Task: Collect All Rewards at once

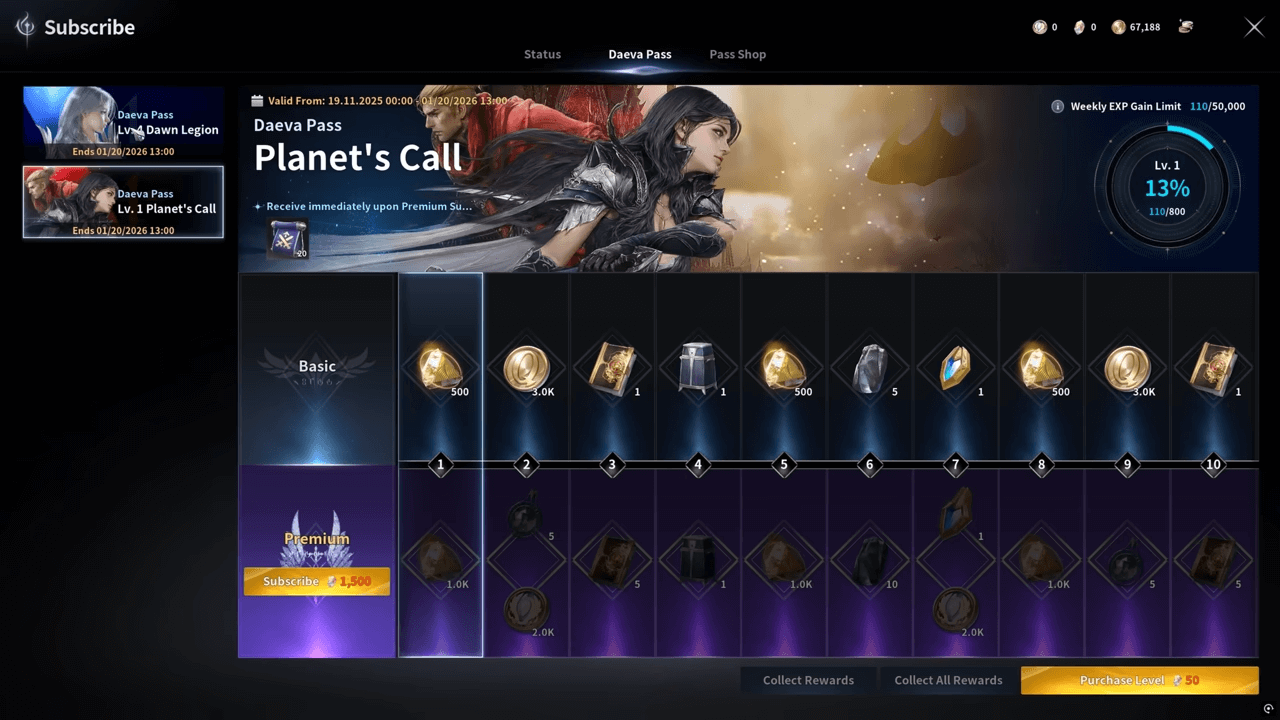Action: (948, 680)
